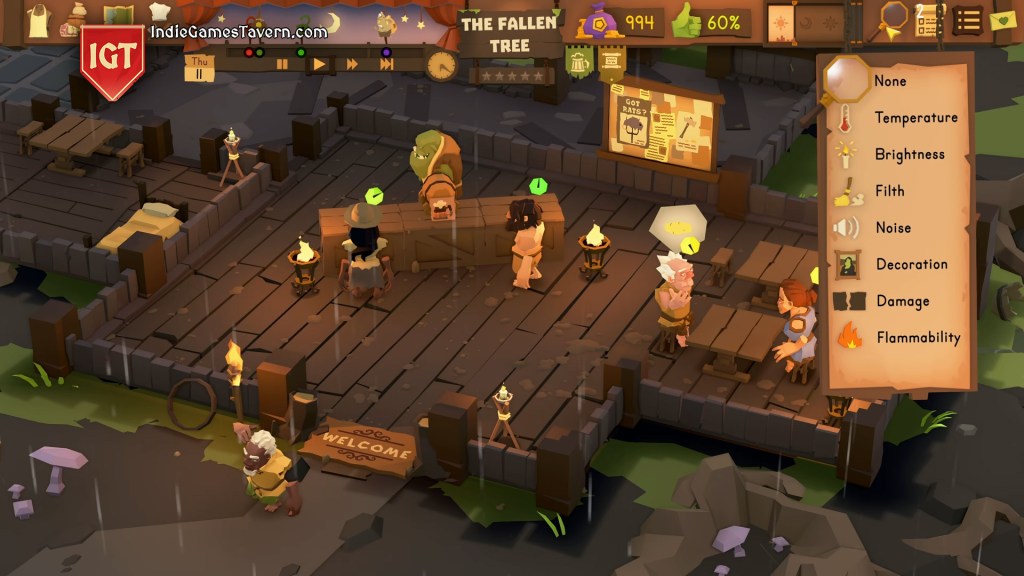Image resolution: width=1024 pixels, height=576 pixels.
Task: Open the chef hat menu
Action: tap(159, 12)
